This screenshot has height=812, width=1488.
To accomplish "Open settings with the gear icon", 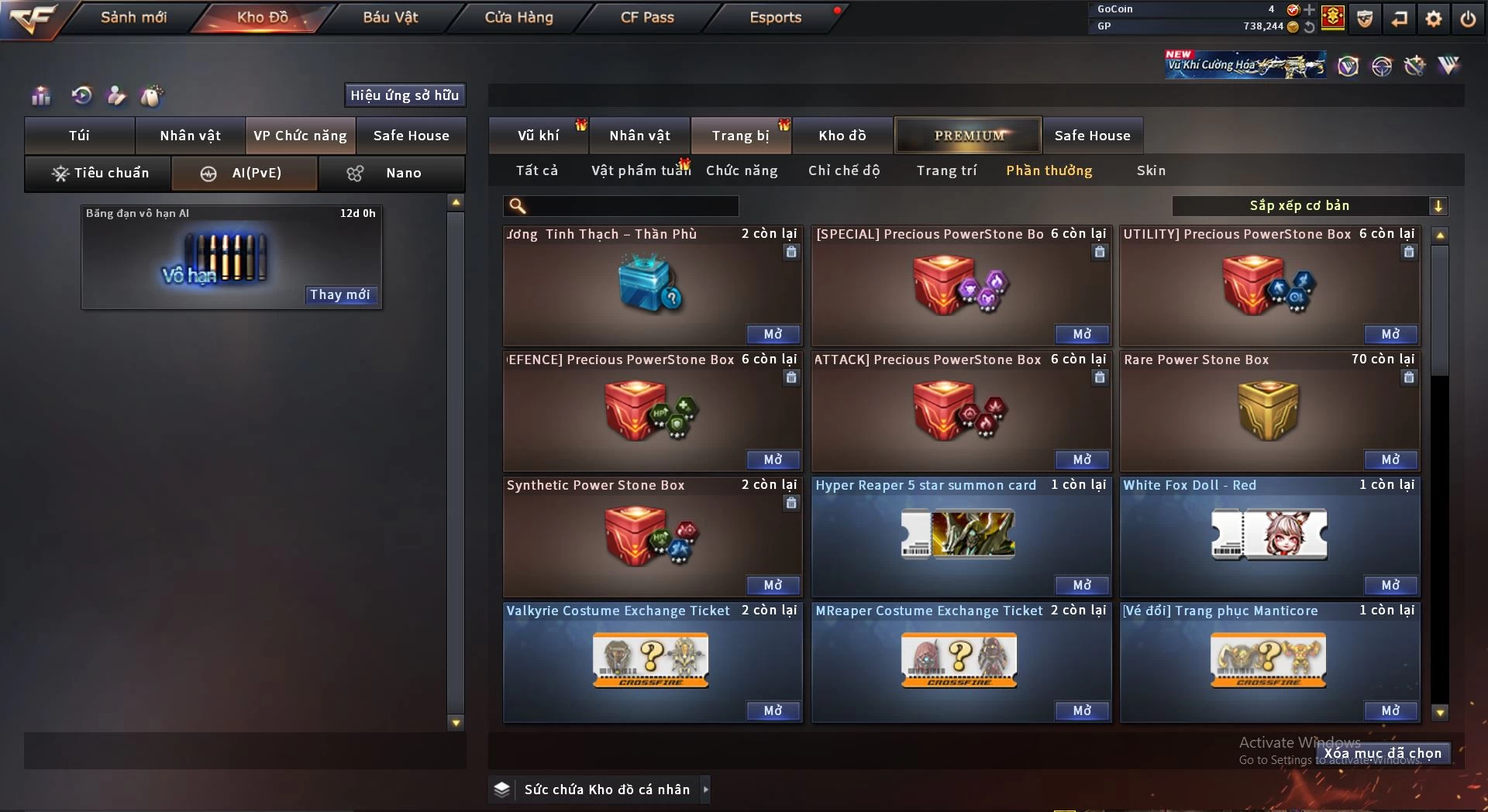I will 1434,19.
